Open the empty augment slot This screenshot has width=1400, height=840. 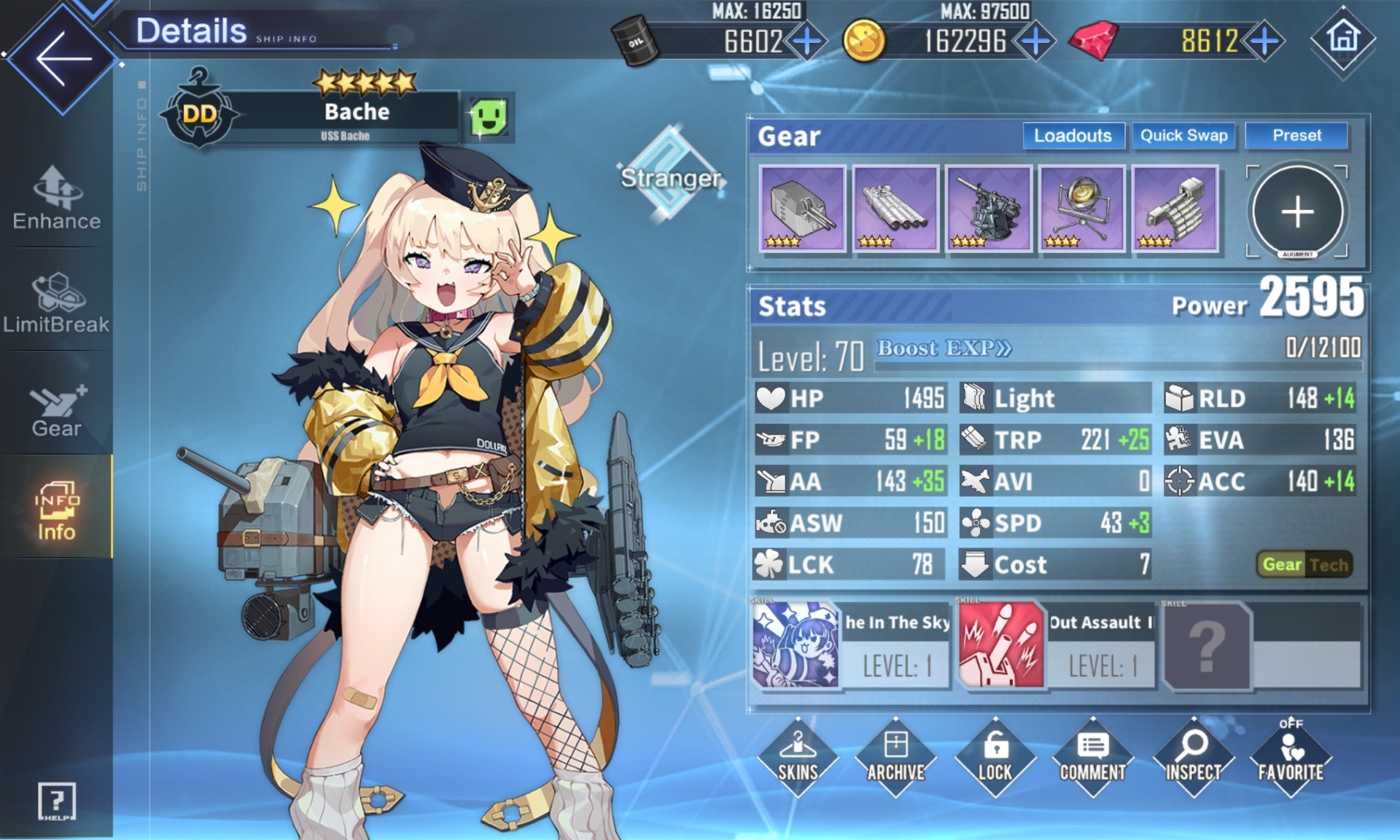tap(1297, 211)
